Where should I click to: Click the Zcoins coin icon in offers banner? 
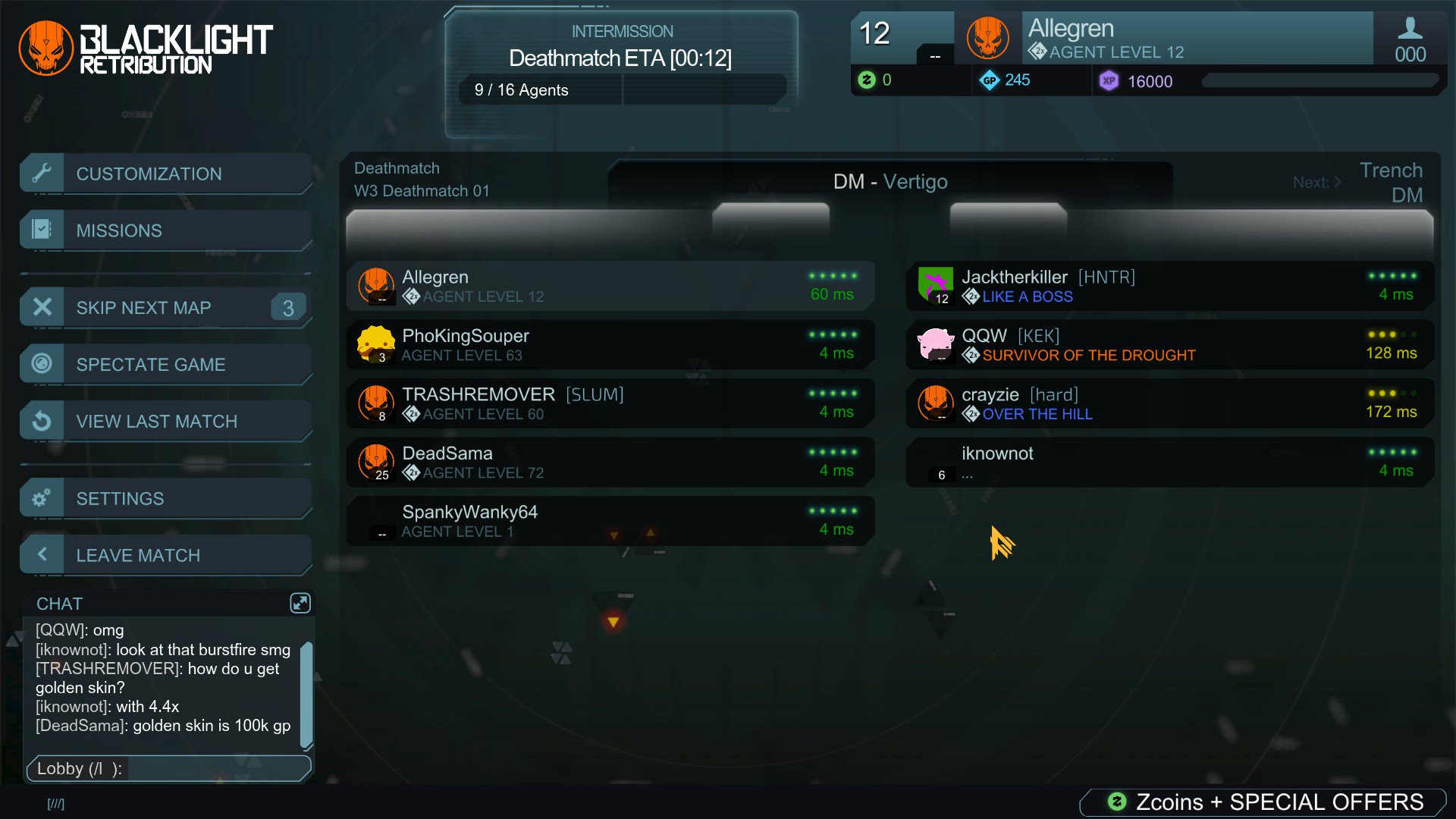point(1116,802)
